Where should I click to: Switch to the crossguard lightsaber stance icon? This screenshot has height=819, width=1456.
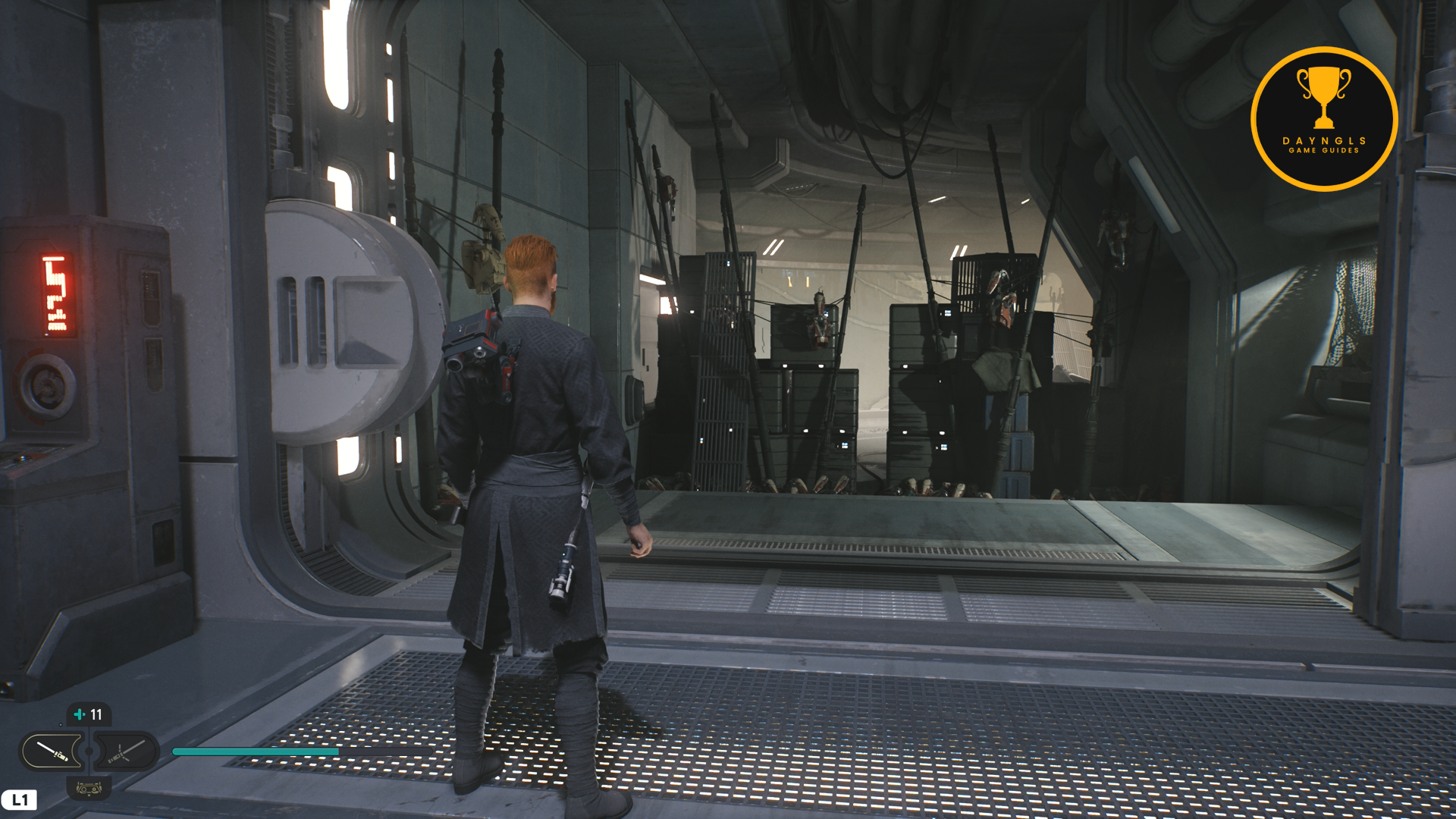125,752
